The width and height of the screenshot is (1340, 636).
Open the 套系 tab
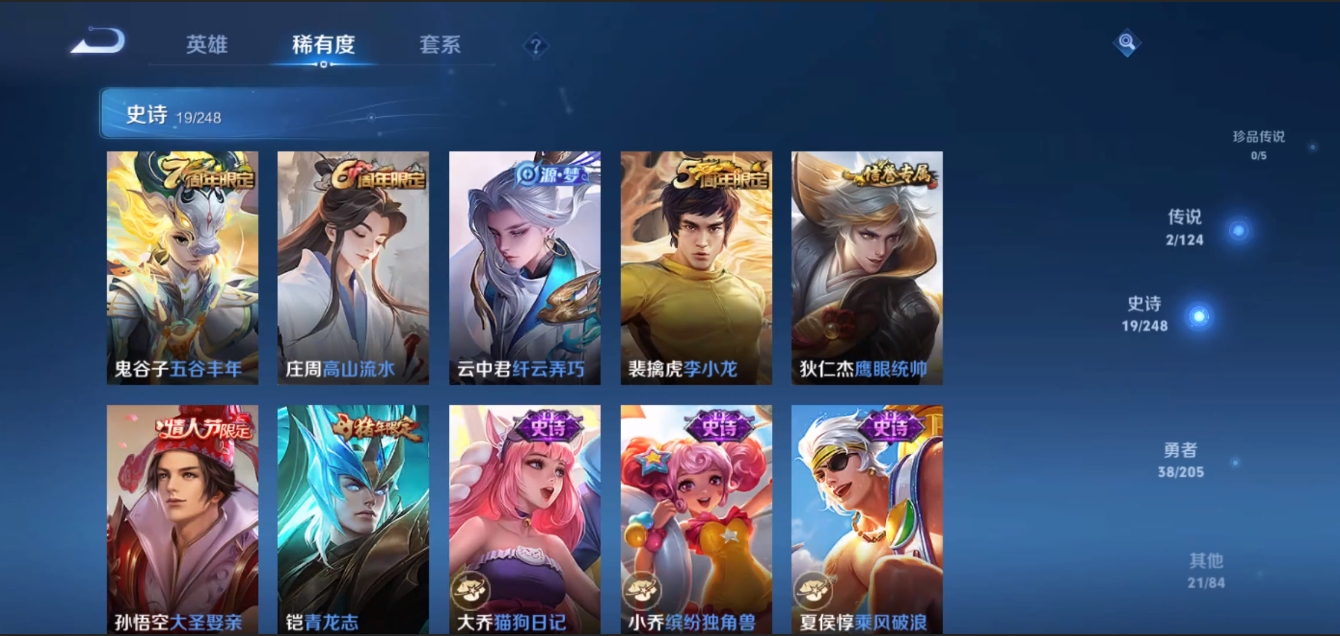440,45
